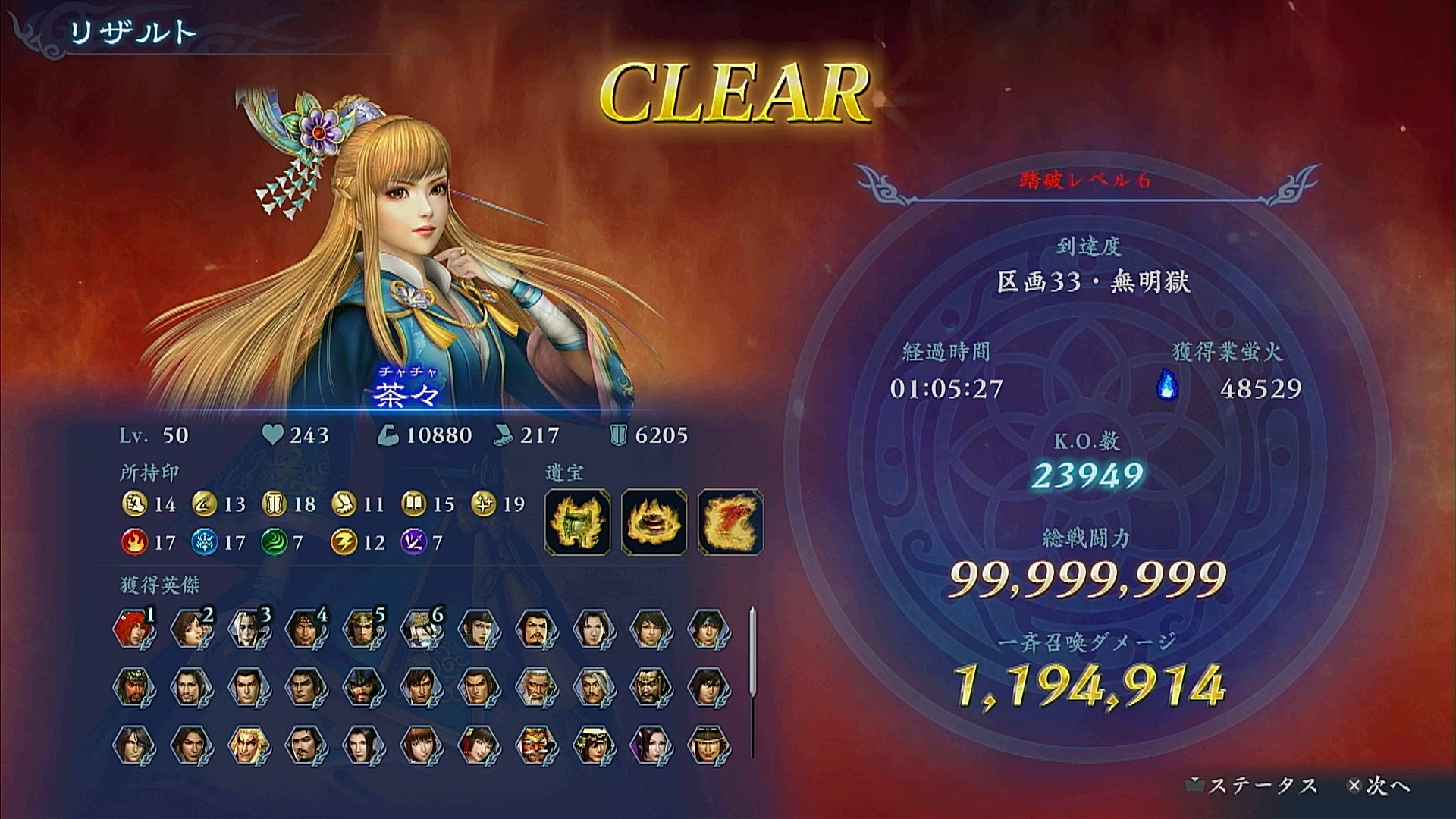Pick the hero portrait numbered 4
This screenshot has width=1456, height=819.
click(304, 629)
